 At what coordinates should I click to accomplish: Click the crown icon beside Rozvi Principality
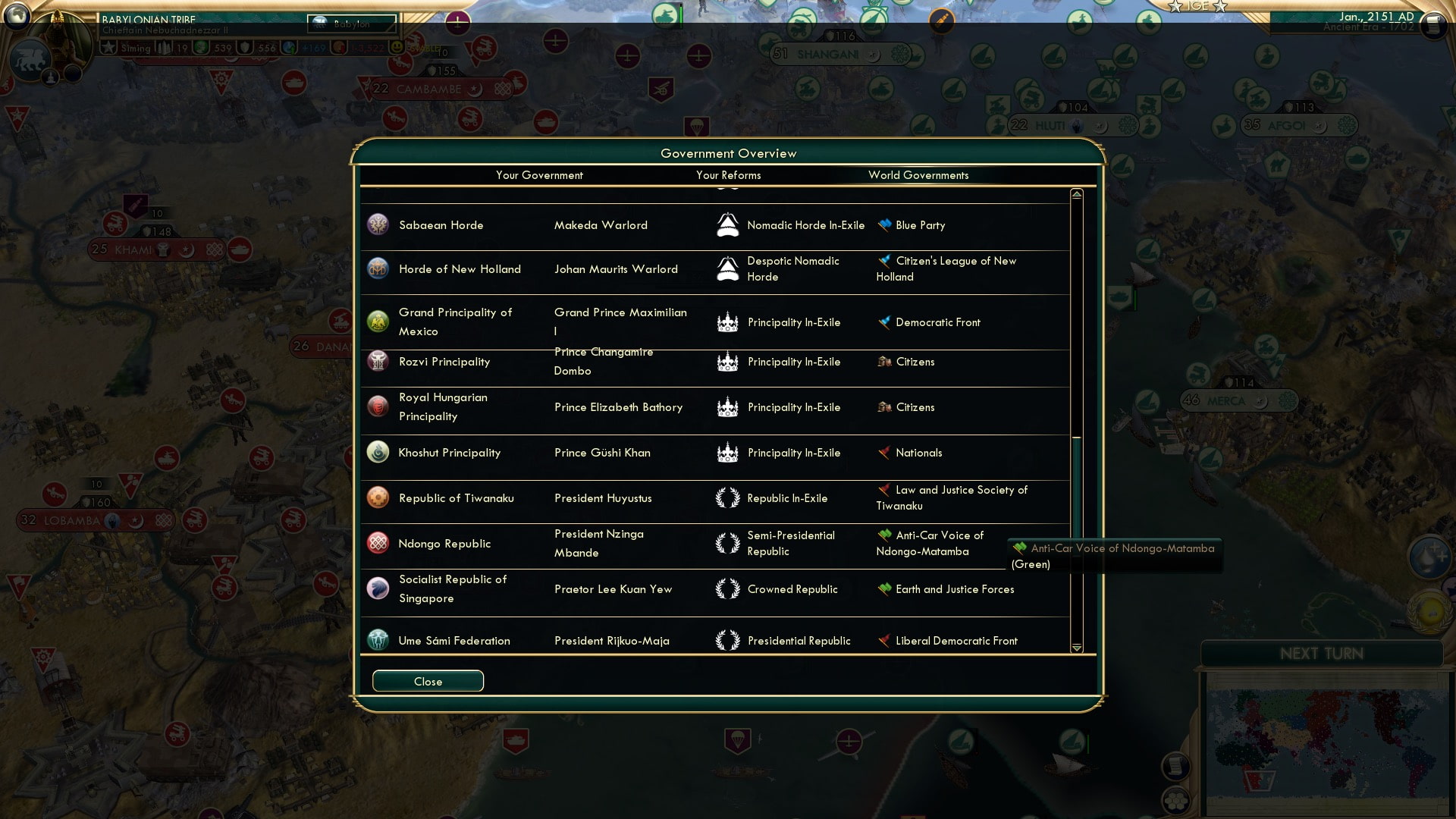729,362
